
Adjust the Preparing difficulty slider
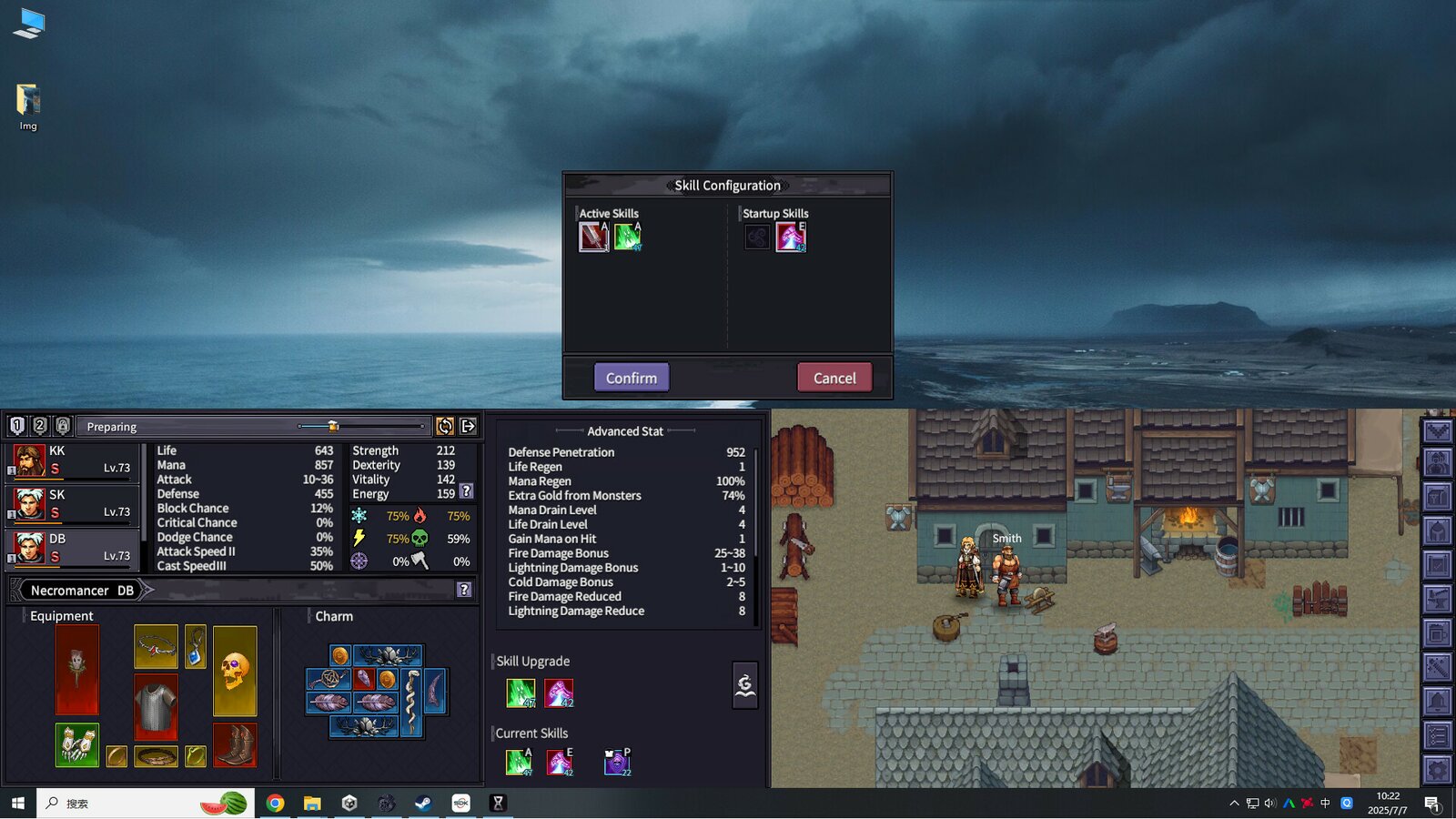pos(331,425)
